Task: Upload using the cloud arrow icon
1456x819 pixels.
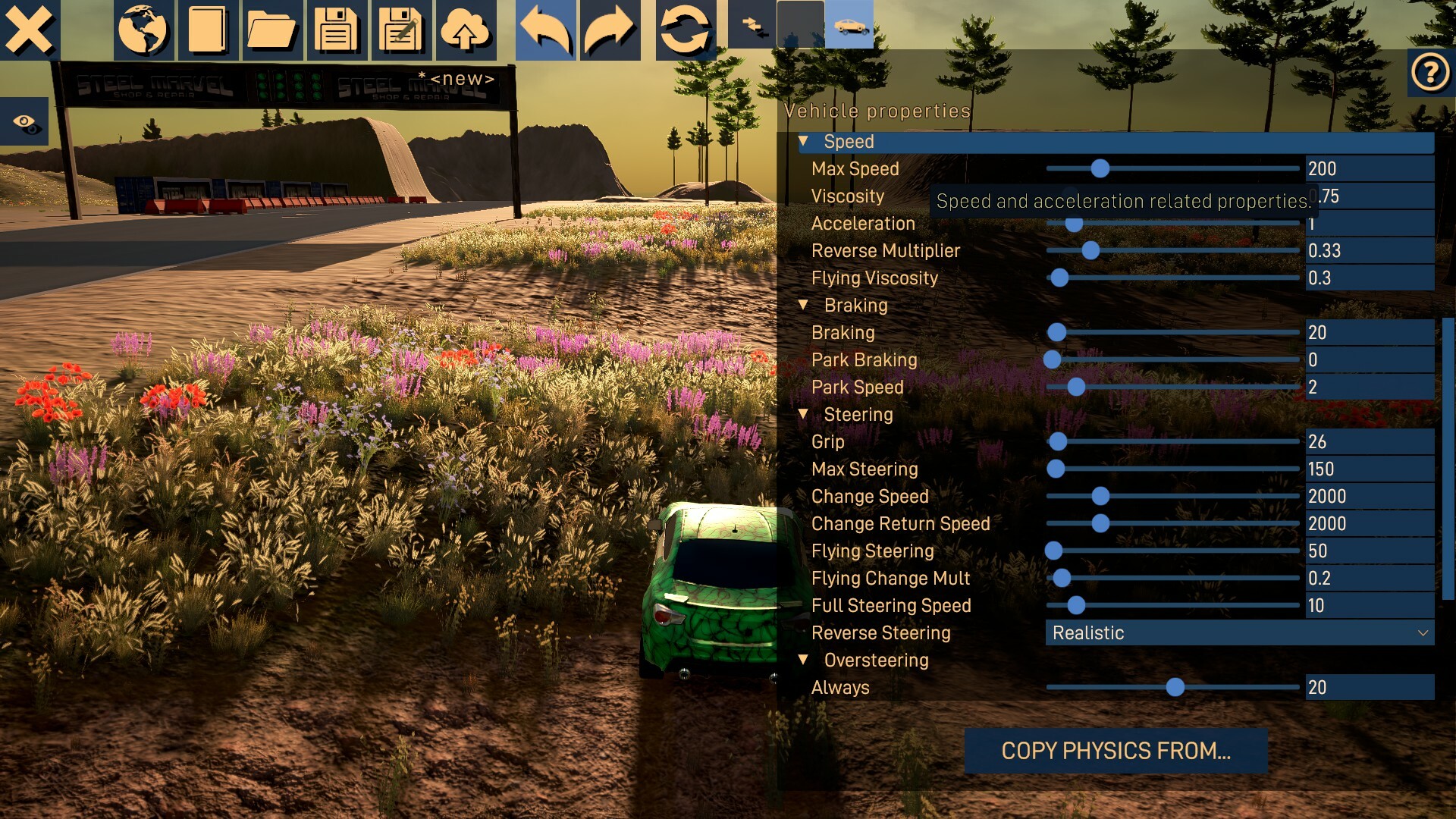Action: click(465, 30)
